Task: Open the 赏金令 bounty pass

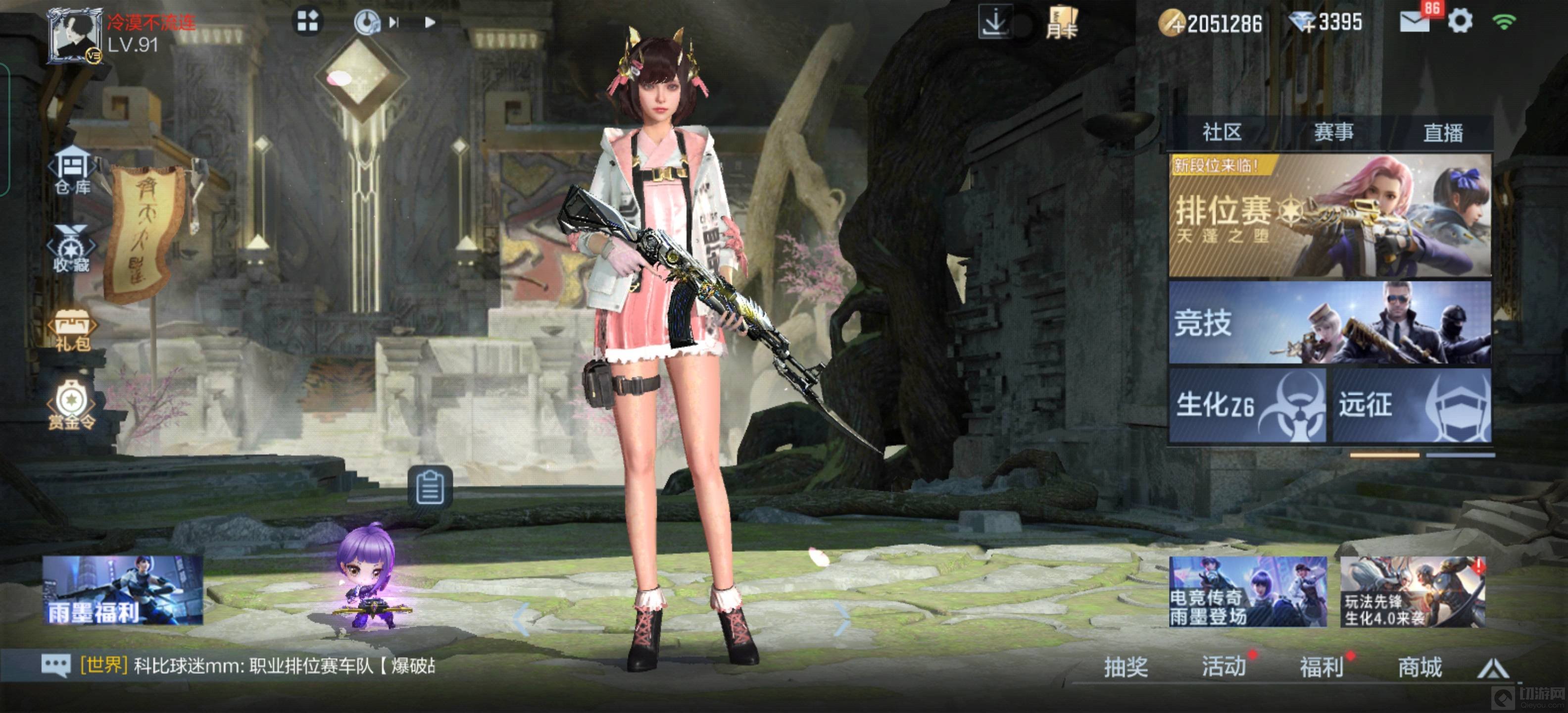Action: (x=72, y=406)
